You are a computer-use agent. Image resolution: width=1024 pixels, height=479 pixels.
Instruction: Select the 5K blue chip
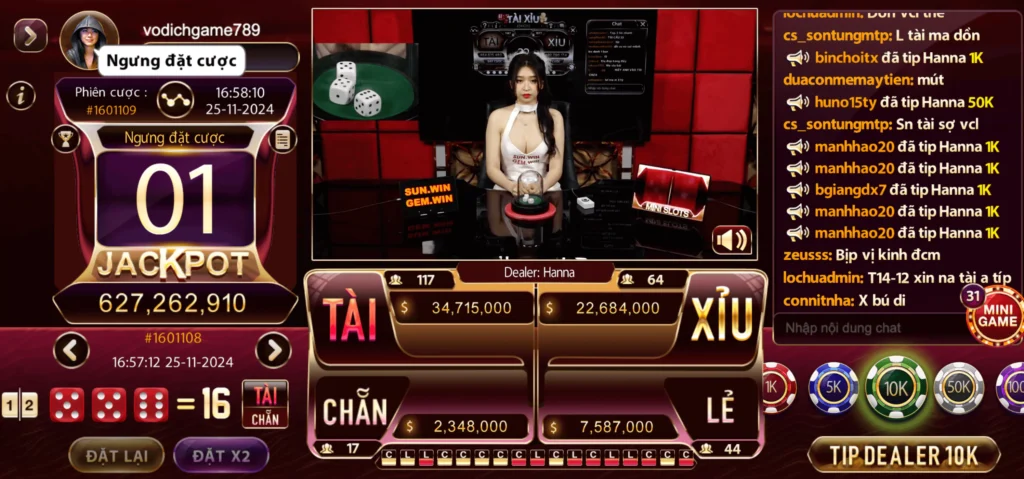coord(833,387)
